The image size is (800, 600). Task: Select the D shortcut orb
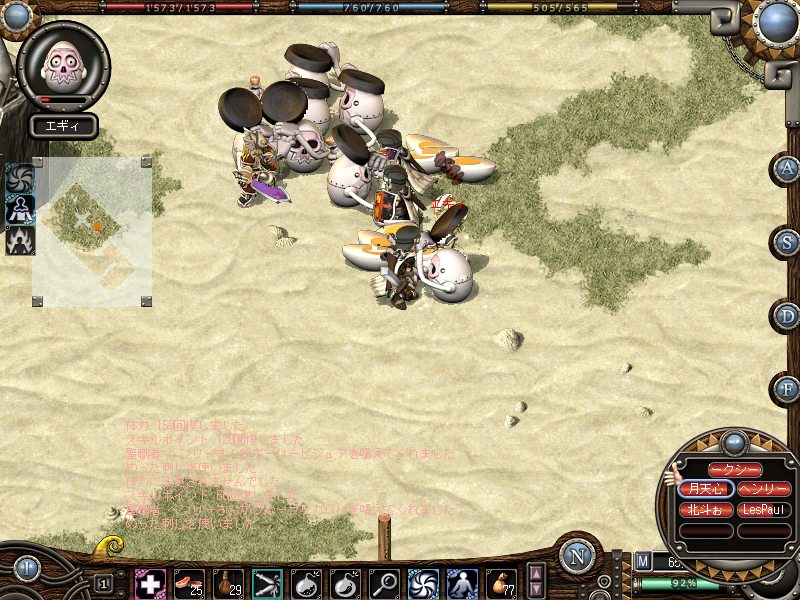coord(788,316)
